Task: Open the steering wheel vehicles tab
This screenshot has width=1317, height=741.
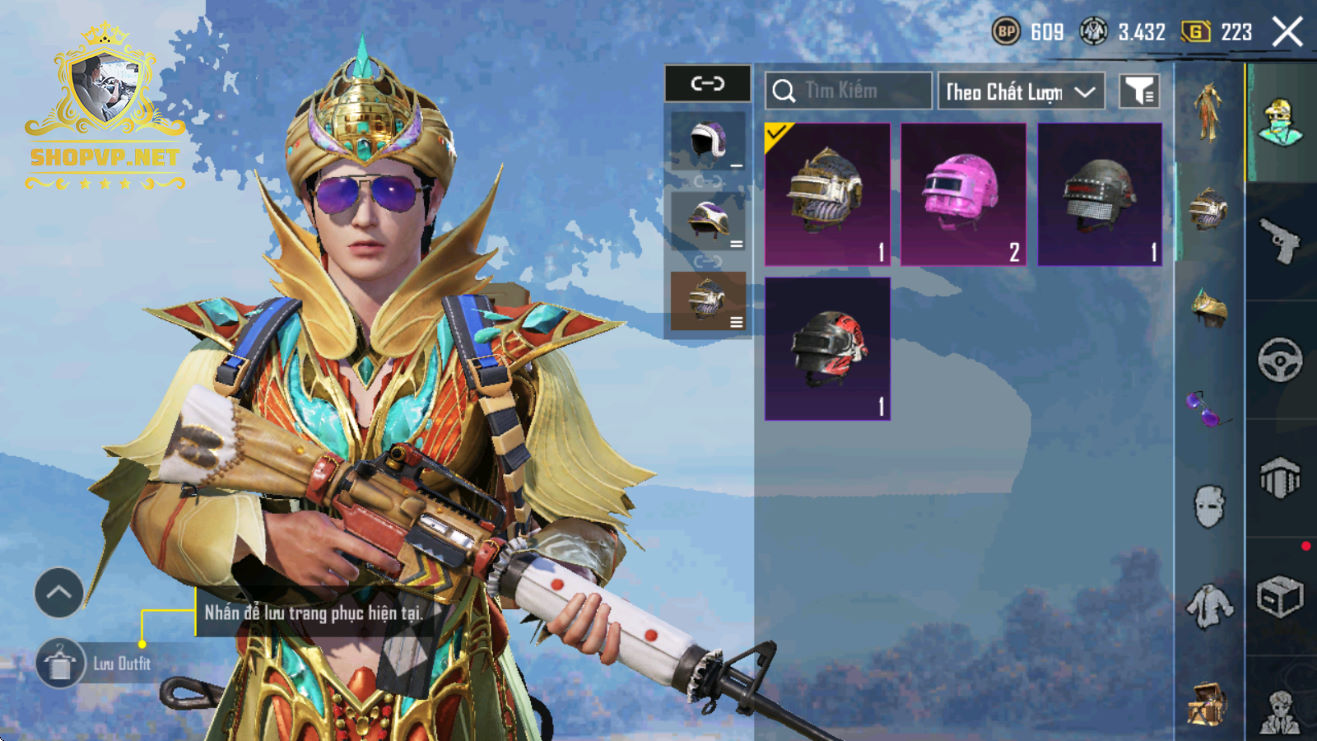Action: (1280, 359)
